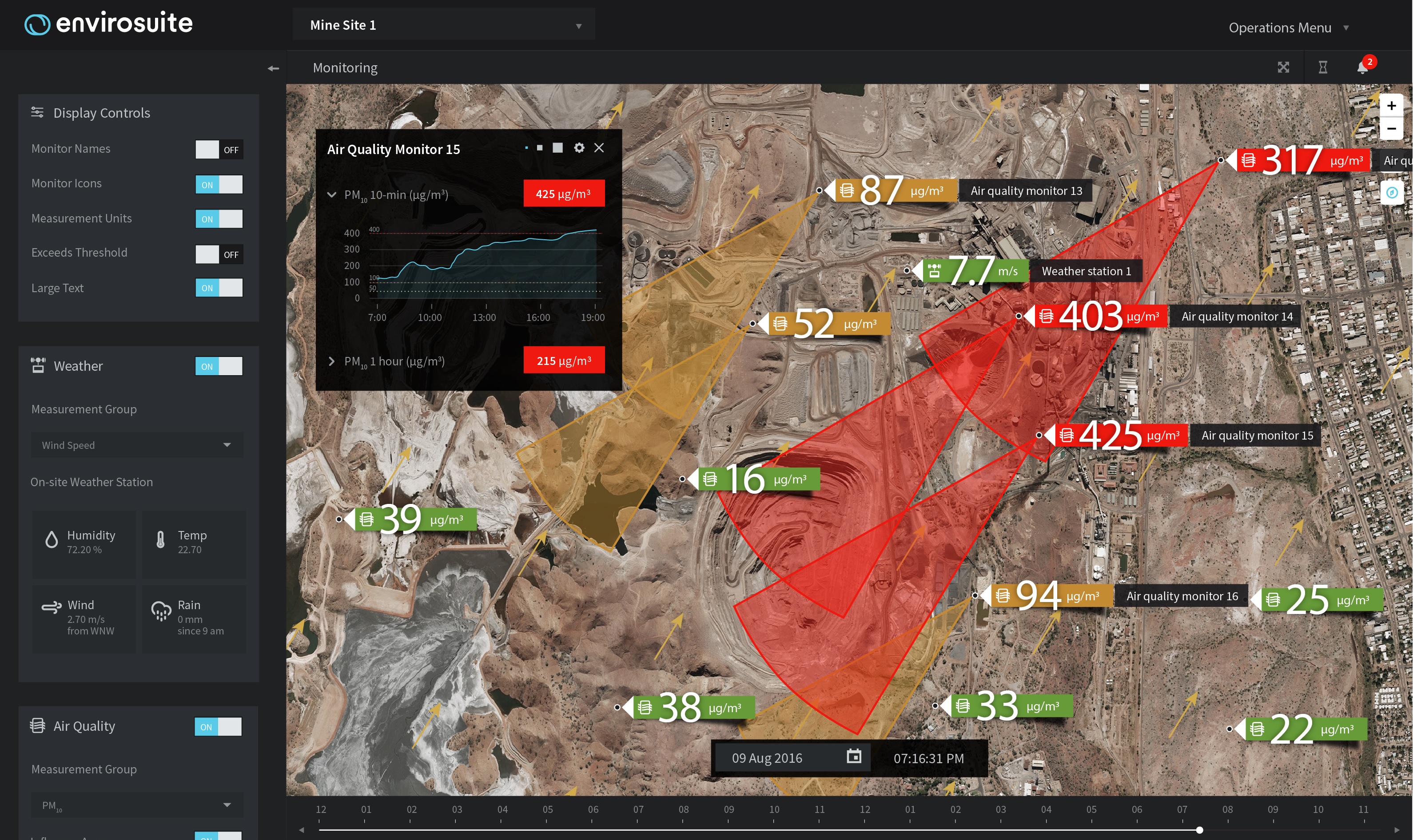Viewport: 1413px width, 840px height.
Task: Open the Operations Menu
Action: pyautogui.click(x=1287, y=28)
